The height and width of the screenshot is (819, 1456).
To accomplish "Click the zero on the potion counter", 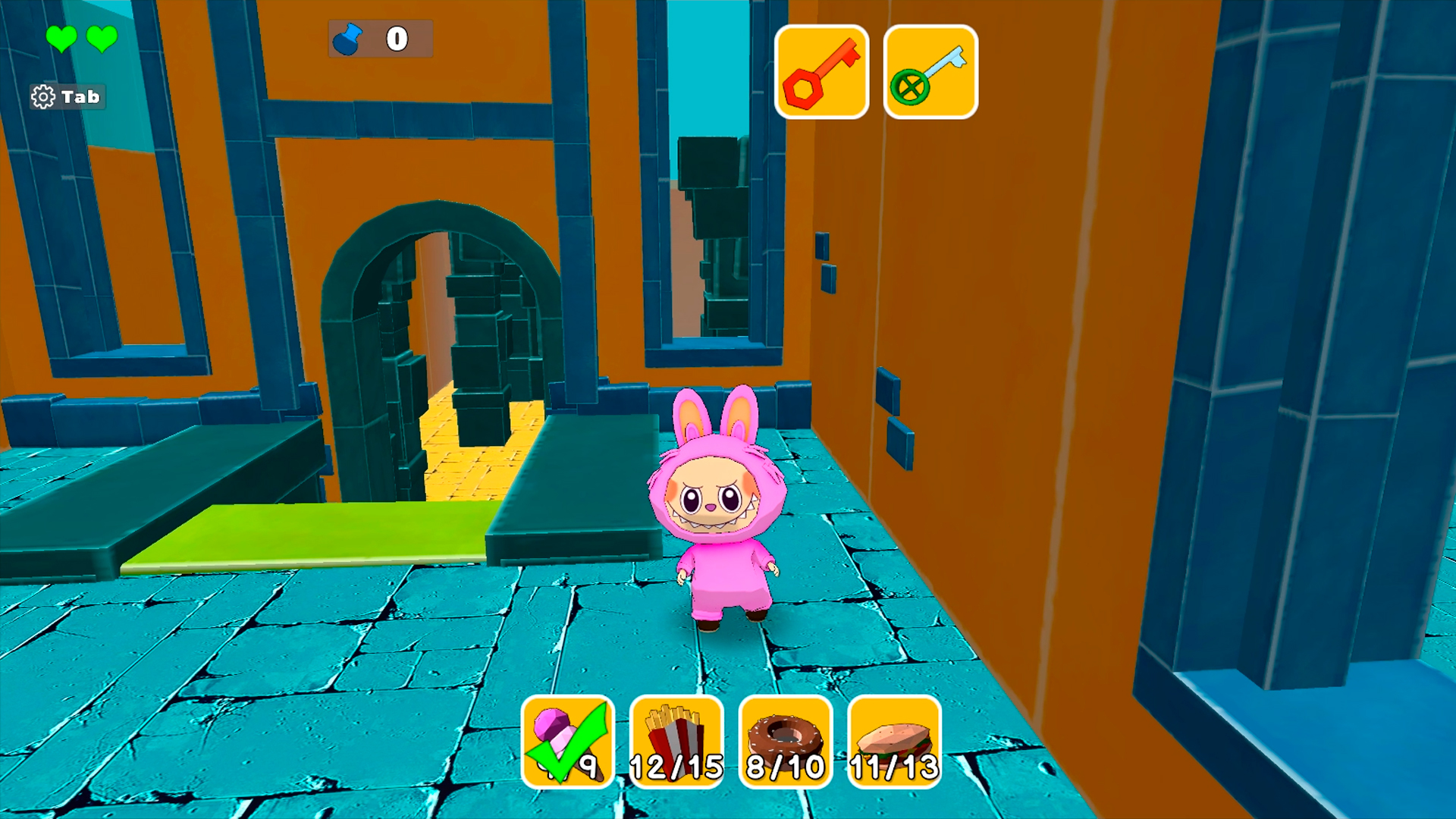I will click(x=396, y=39).
